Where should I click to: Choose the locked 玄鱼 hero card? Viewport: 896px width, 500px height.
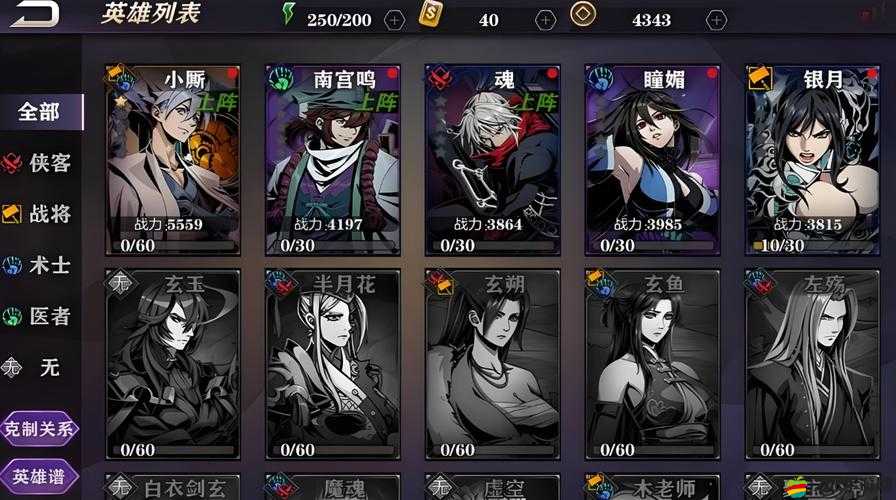653,365
